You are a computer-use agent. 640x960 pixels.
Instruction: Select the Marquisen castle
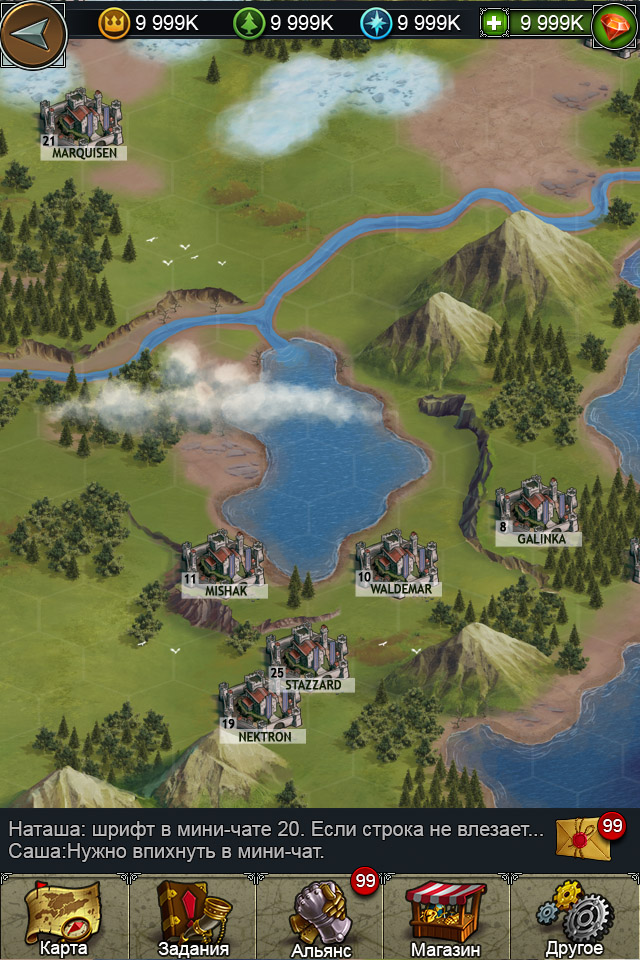click(x=81, y=124)
